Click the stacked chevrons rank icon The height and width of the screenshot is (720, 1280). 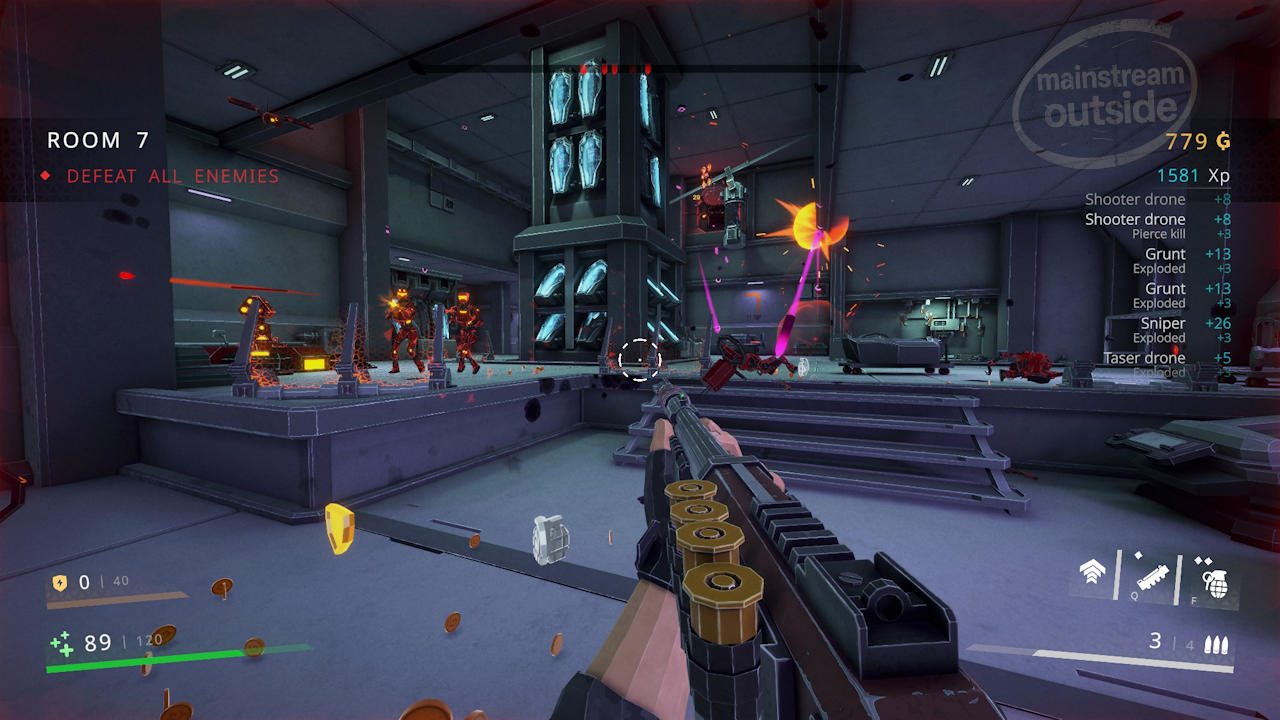[x=1092, y=574]
